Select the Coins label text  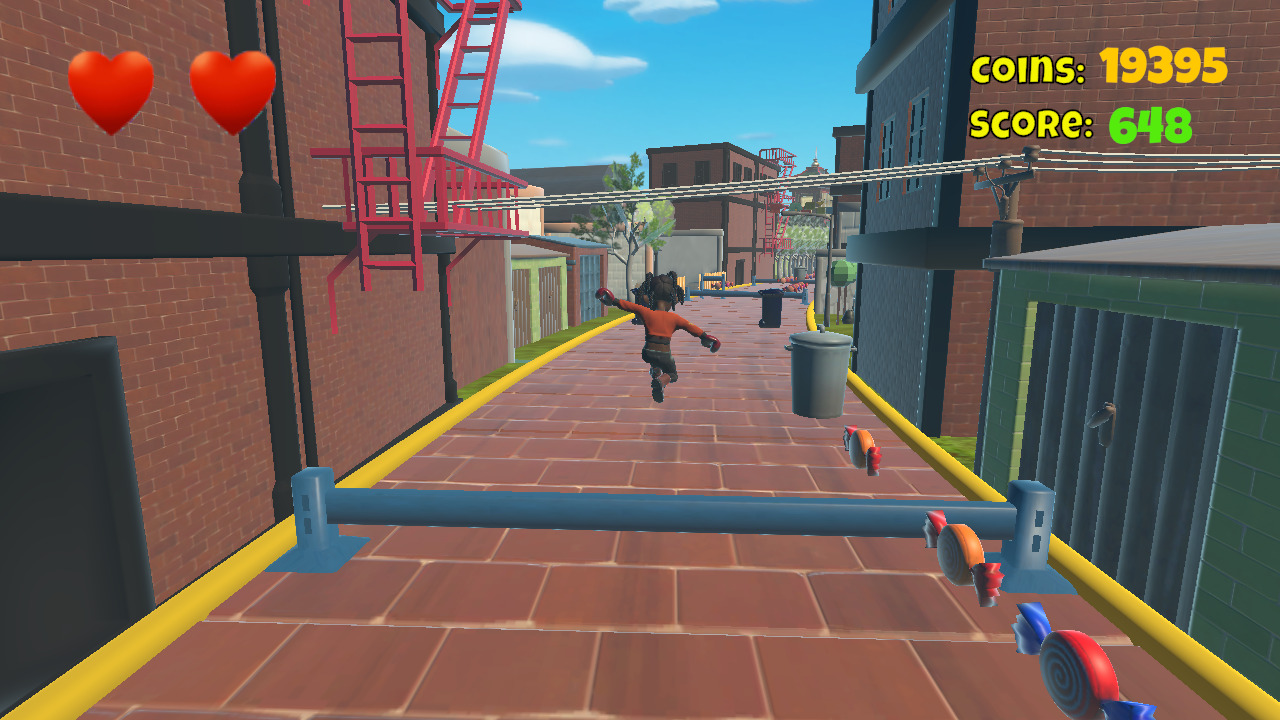tap(1030, 68)
